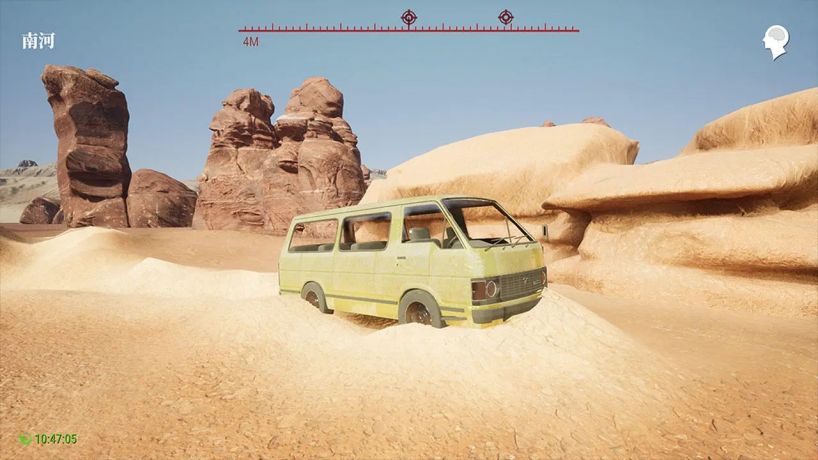Select the leftmost crosshair marker on the red ruler
Viewport: 818px width, 460px height.
(409, 17)
